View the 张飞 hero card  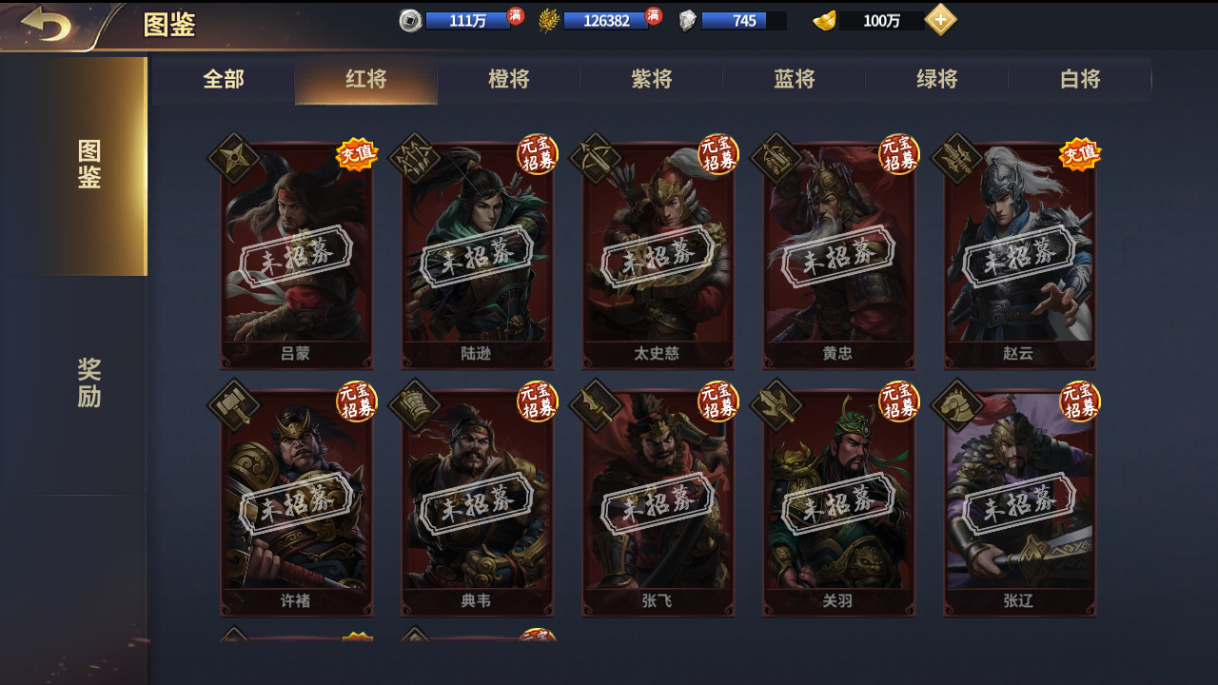click(658, 503)
